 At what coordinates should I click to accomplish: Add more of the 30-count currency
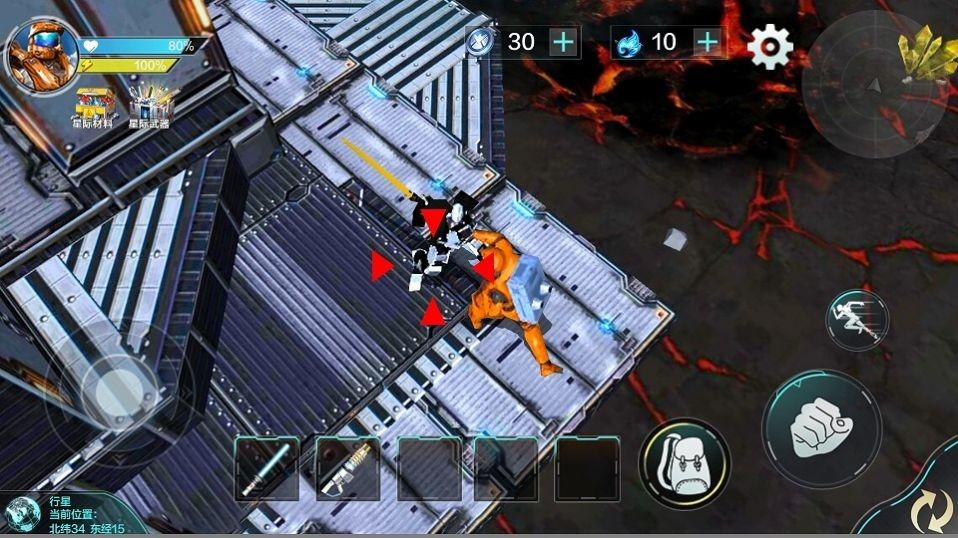pyautogui.click(x=564, y=42)
